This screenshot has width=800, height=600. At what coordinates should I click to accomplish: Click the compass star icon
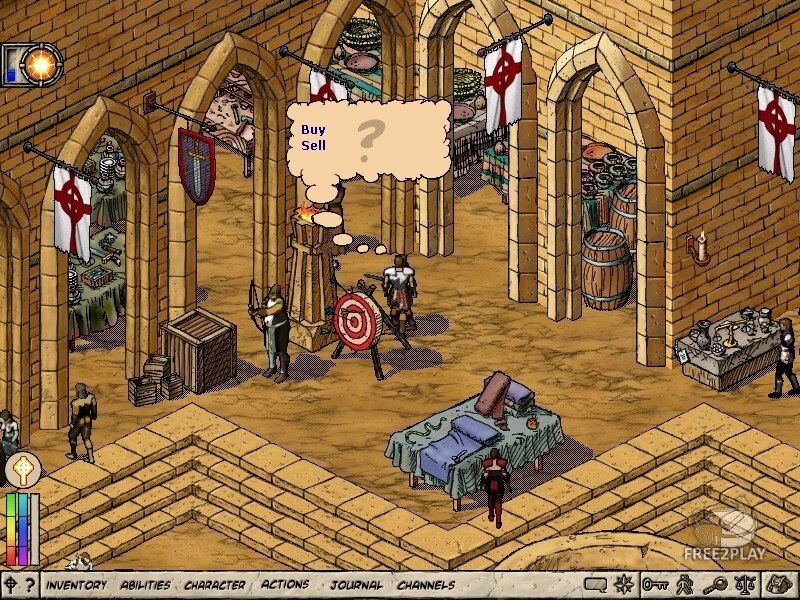625,585
